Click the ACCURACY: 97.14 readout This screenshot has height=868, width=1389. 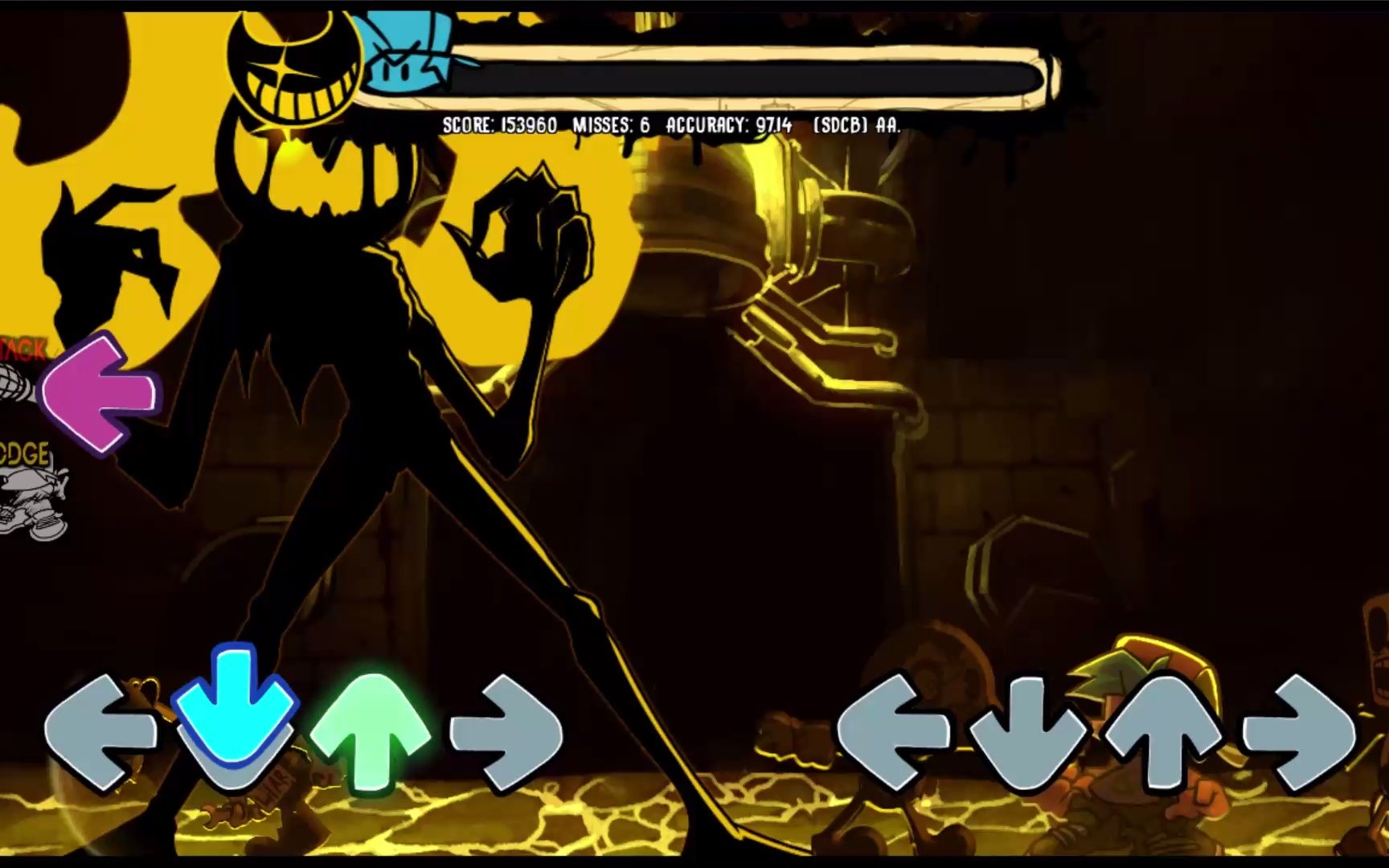pyautogui.click(x=727, y=125)
